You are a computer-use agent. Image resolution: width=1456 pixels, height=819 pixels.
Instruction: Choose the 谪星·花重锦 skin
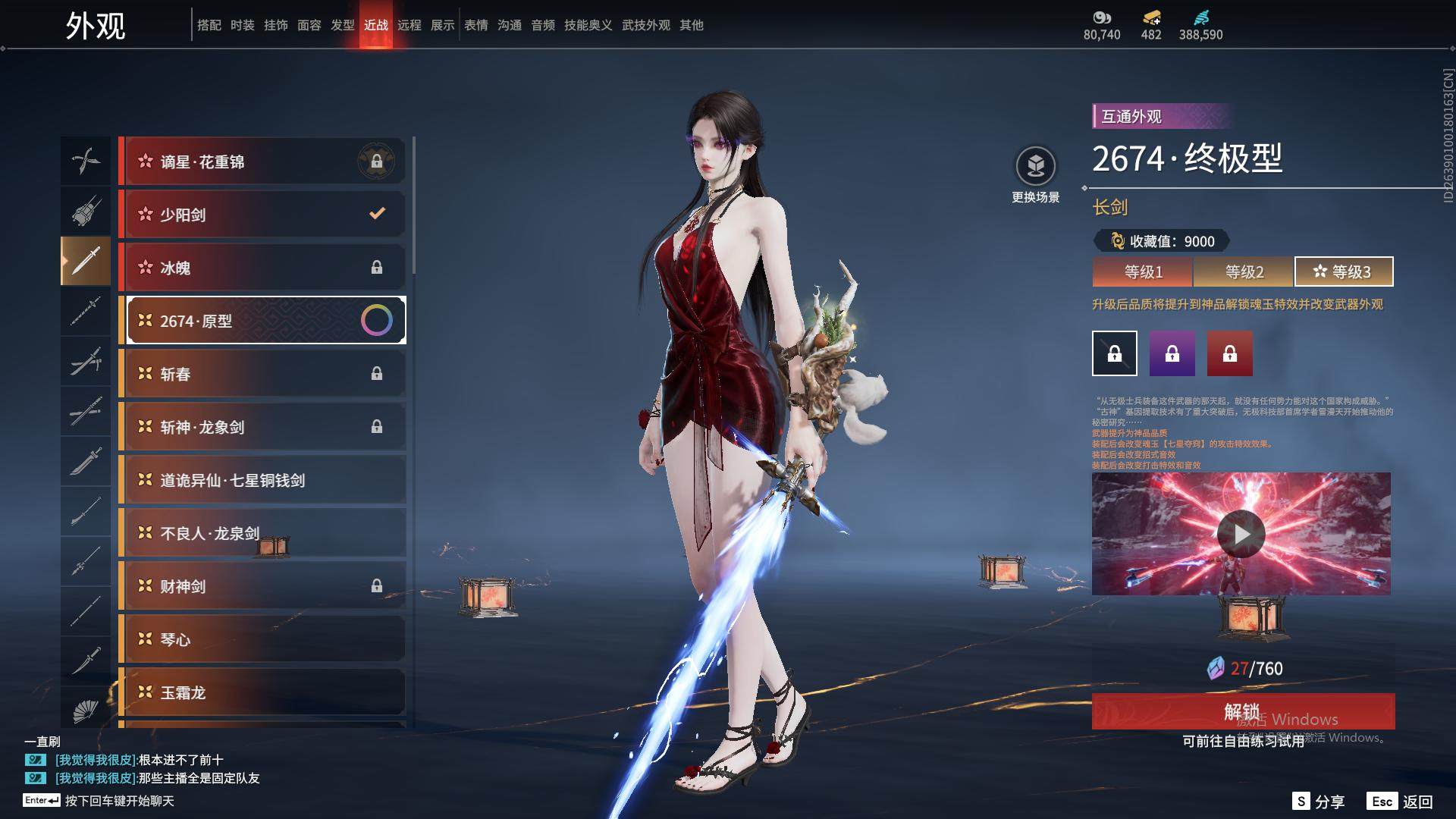pos(262,162)
